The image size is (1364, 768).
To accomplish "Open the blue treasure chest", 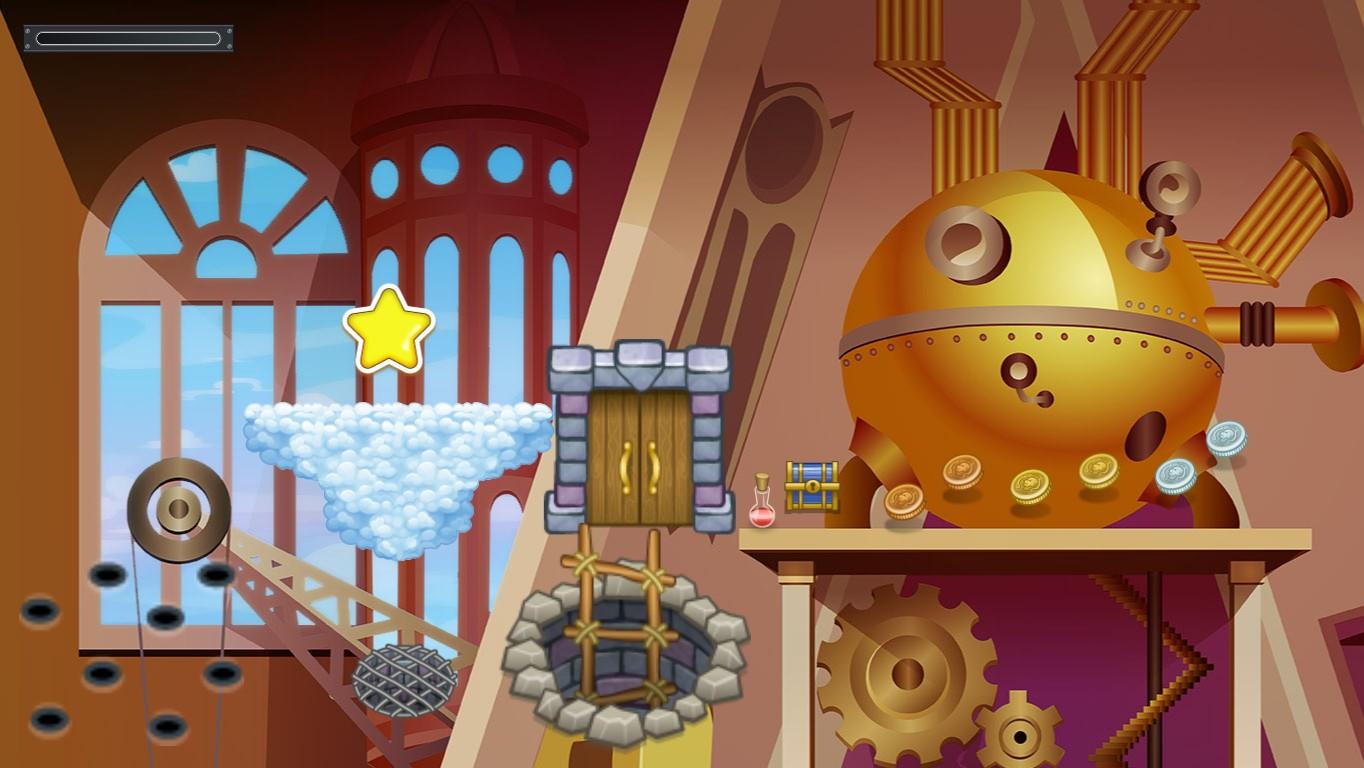I will coord(811,487).
